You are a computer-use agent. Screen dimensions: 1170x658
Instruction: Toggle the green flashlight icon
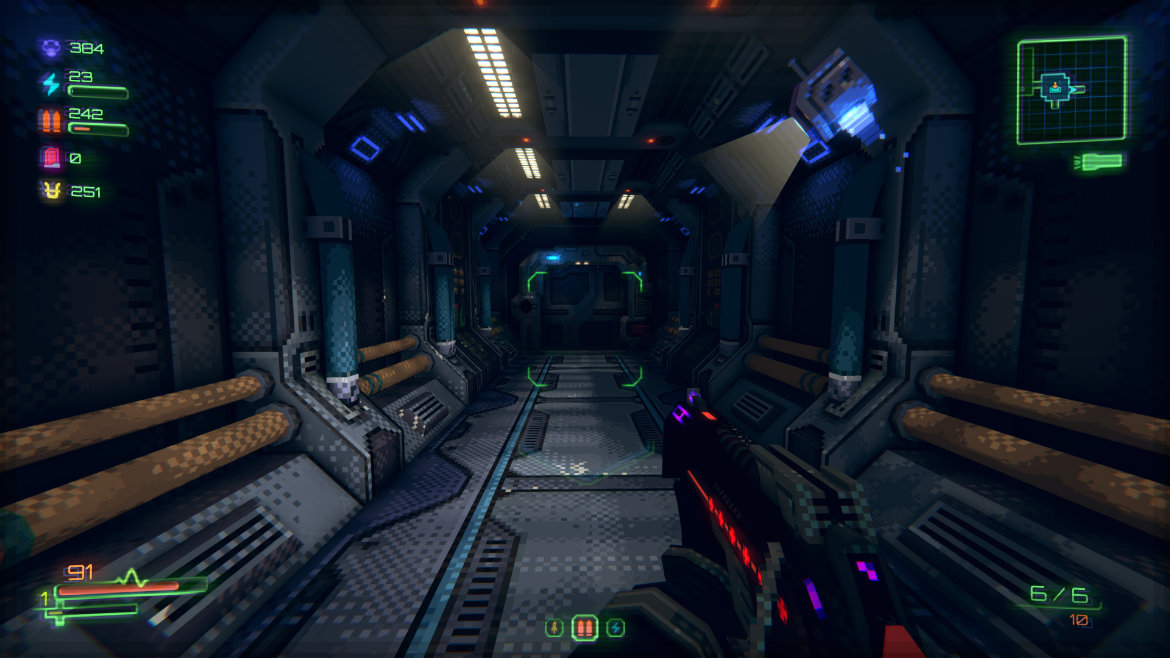[x=1098, y=161]
